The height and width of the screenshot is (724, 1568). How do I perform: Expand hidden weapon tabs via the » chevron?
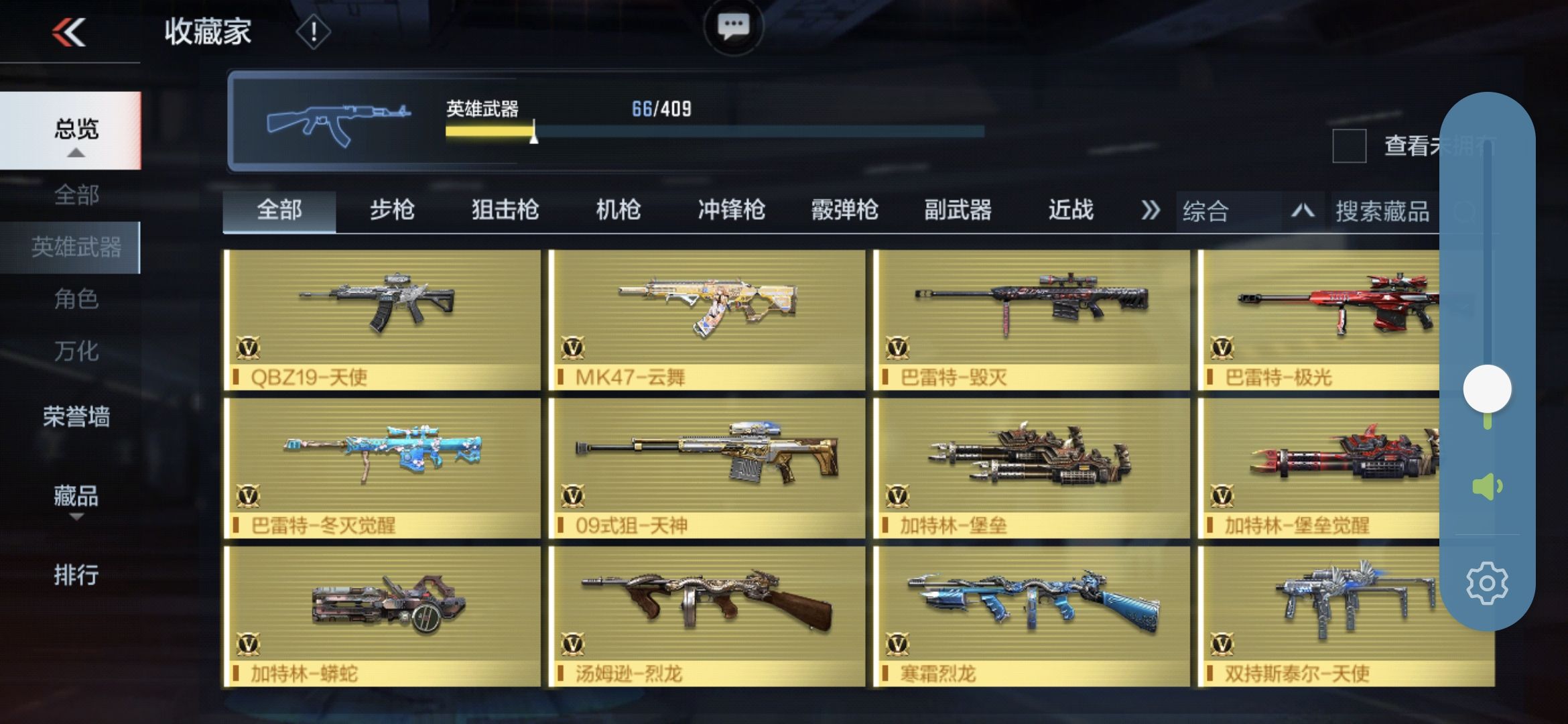[x=1151, y=210]
